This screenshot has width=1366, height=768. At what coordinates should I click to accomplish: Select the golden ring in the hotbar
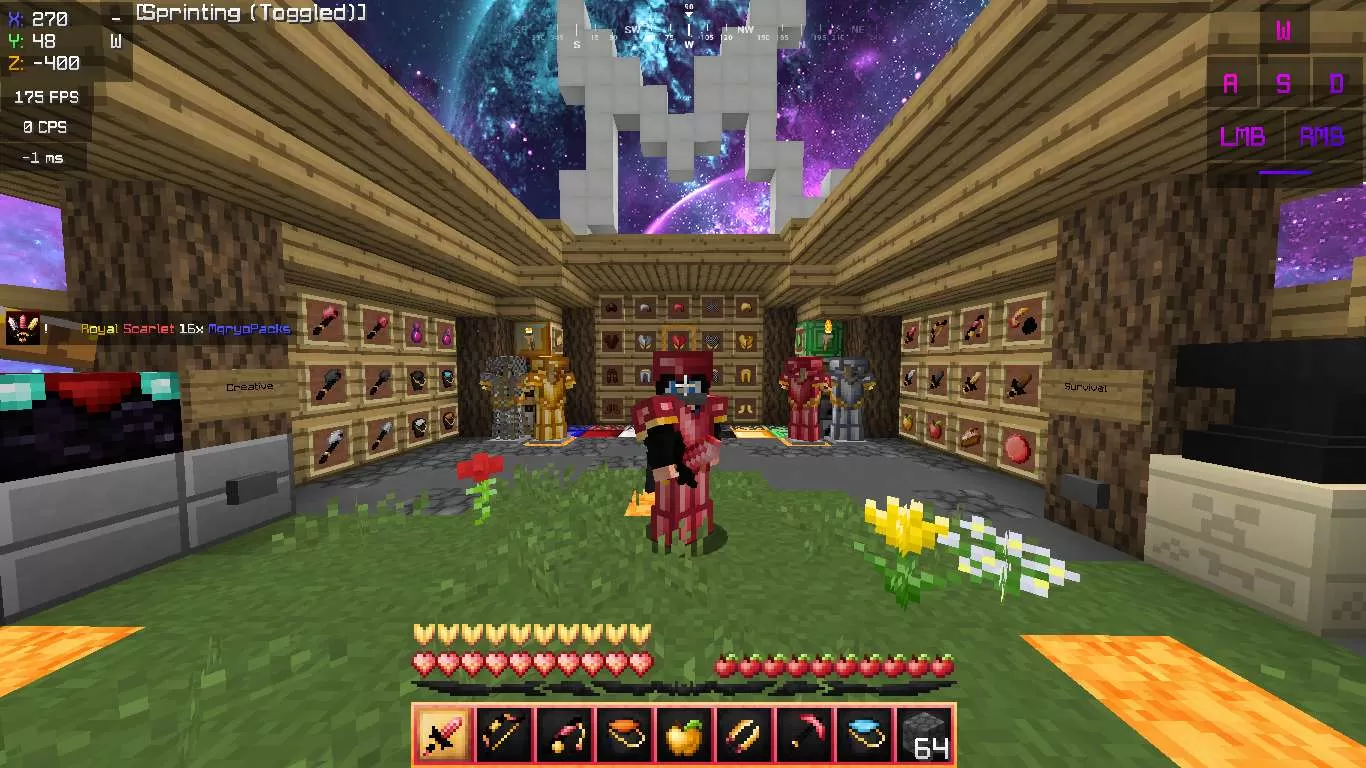pyautogui.click(x=744, y=737)
